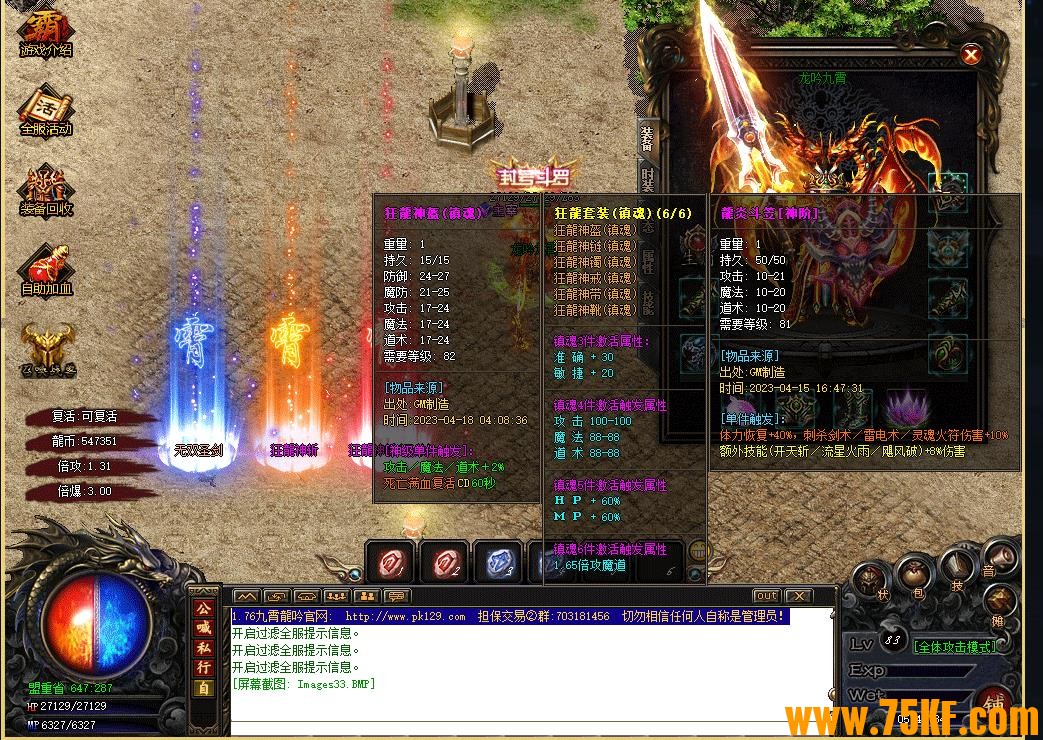
Task: Switch to the 时装 fashion tab
Action: tap(647, 180)
